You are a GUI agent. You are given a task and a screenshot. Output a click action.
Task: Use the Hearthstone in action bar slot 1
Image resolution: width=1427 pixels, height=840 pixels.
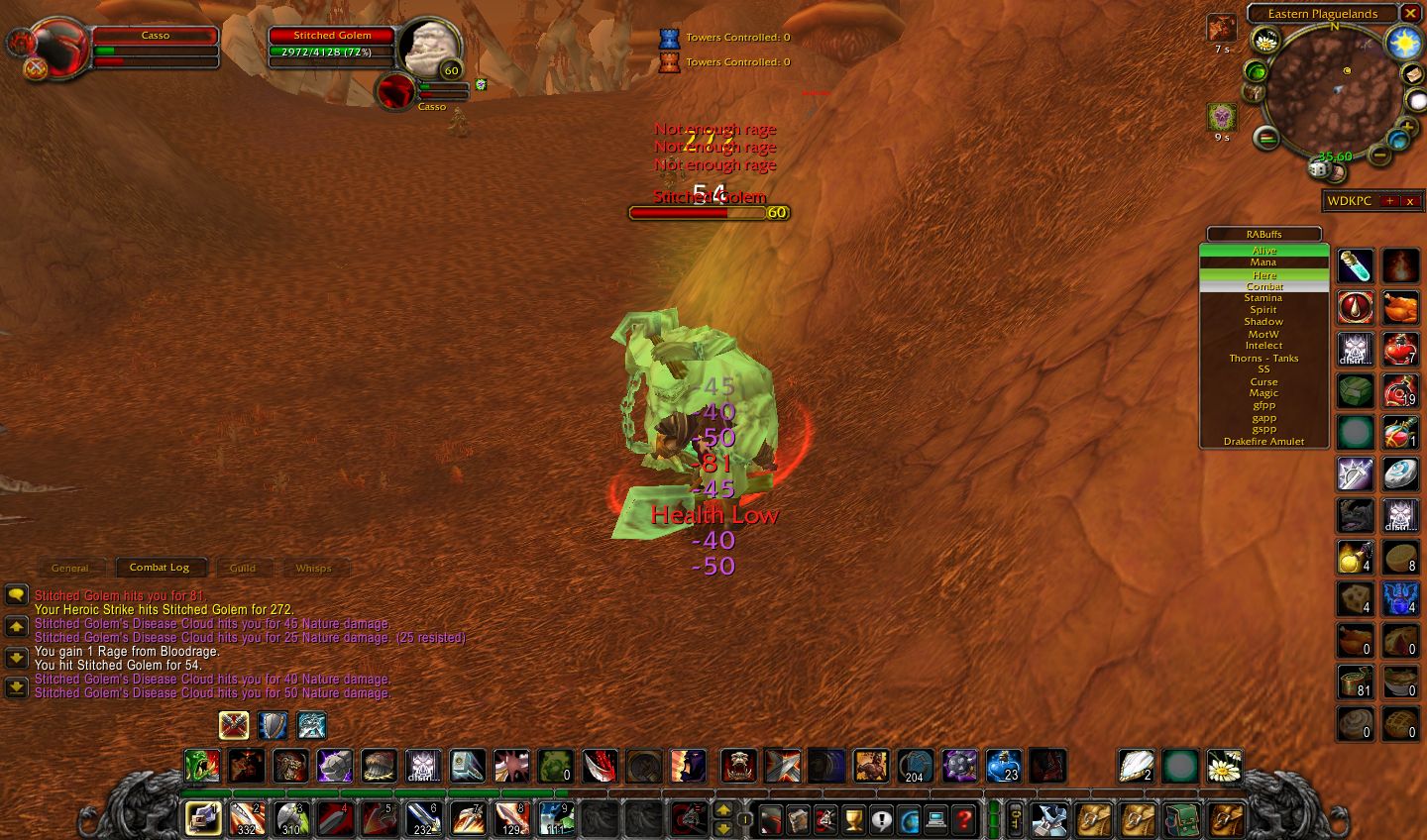click(203, 819)
